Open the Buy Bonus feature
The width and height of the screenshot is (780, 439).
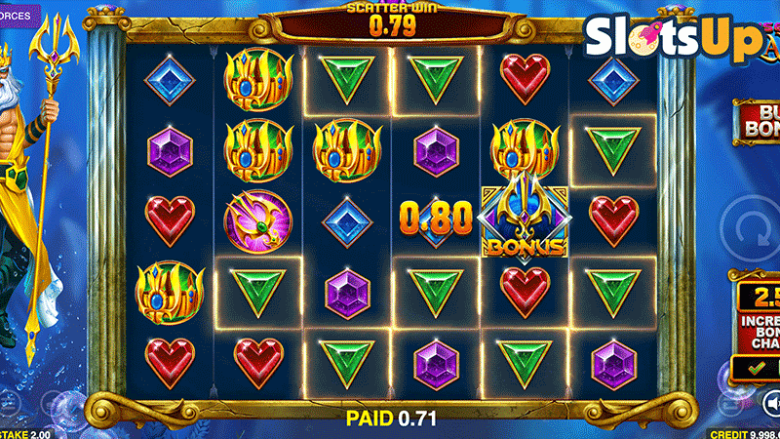click(758, 122)
